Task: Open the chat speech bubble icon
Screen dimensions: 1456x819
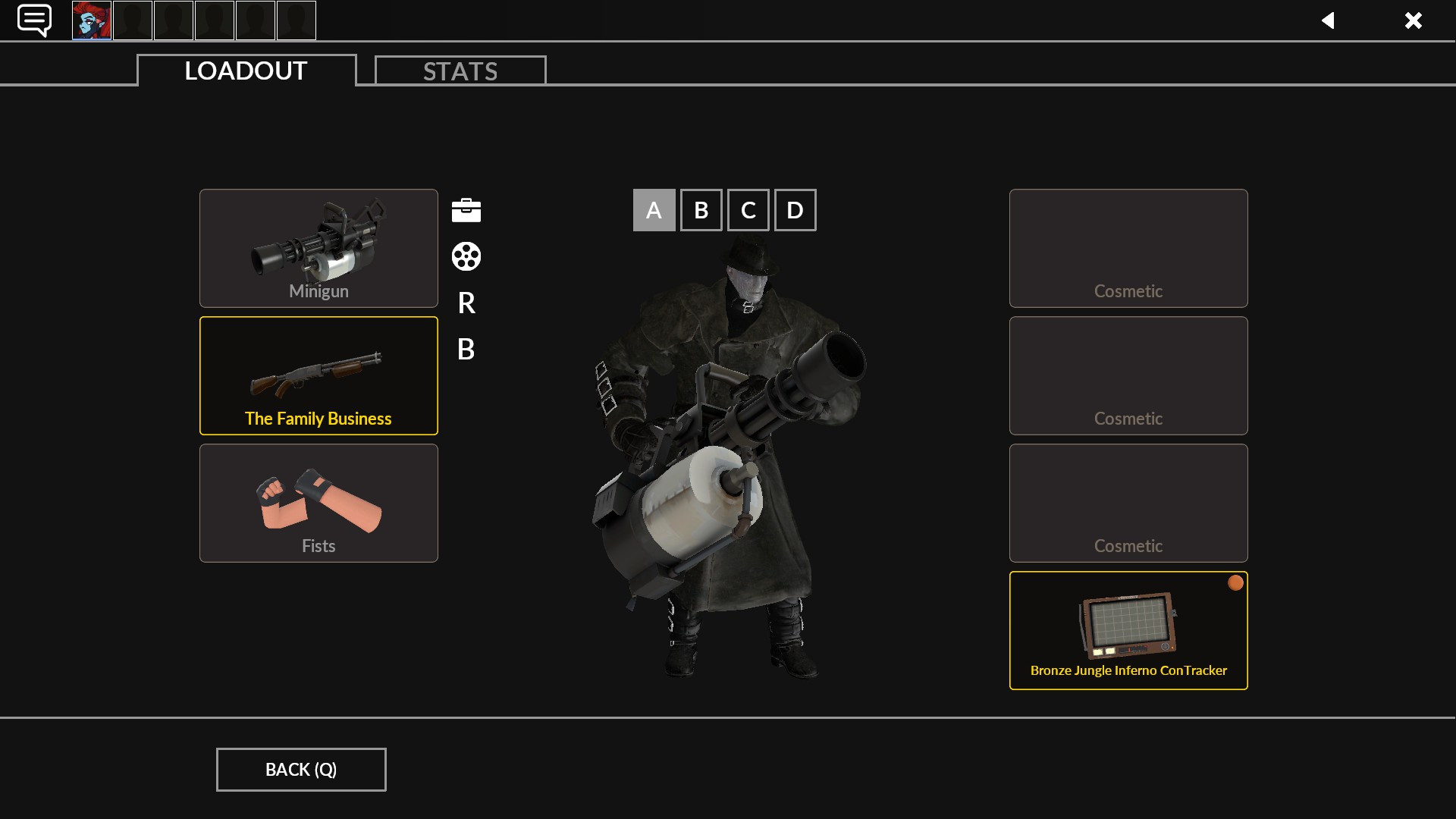Action: click(x=33, y=20)
